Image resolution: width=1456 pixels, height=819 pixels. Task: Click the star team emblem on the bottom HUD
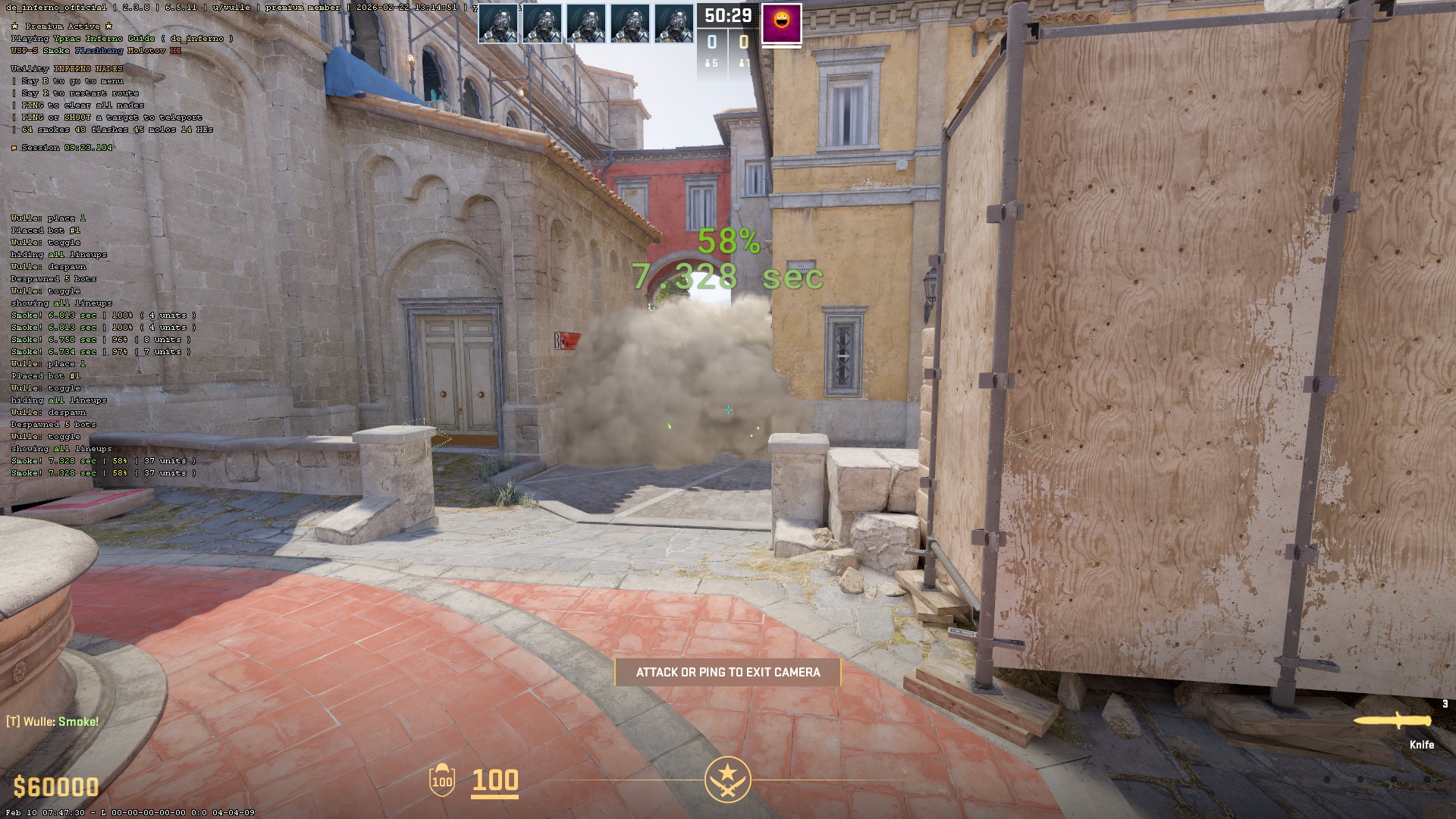point(728,779)
